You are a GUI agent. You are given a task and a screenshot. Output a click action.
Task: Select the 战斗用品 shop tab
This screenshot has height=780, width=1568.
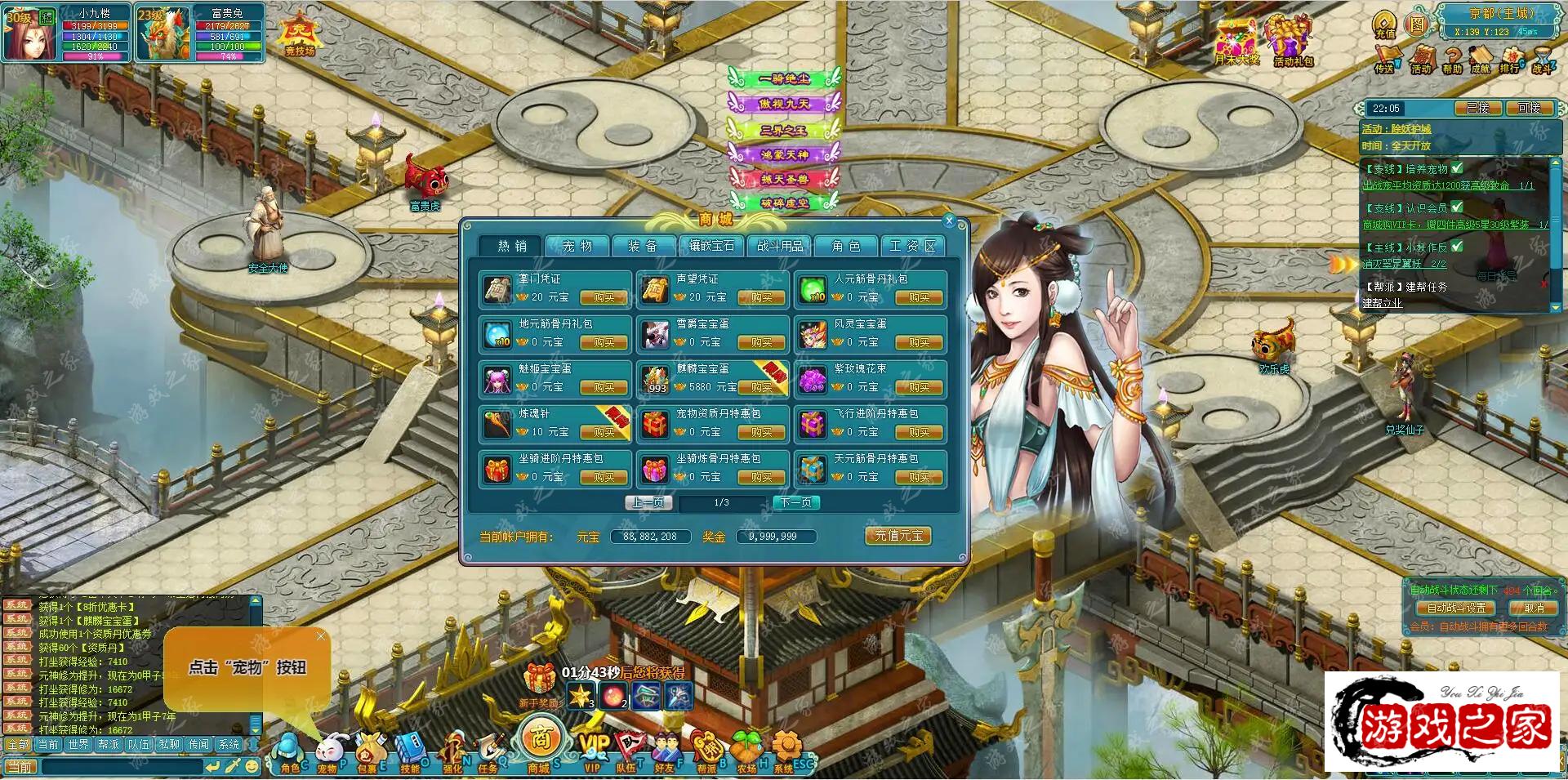click(779, 246)
